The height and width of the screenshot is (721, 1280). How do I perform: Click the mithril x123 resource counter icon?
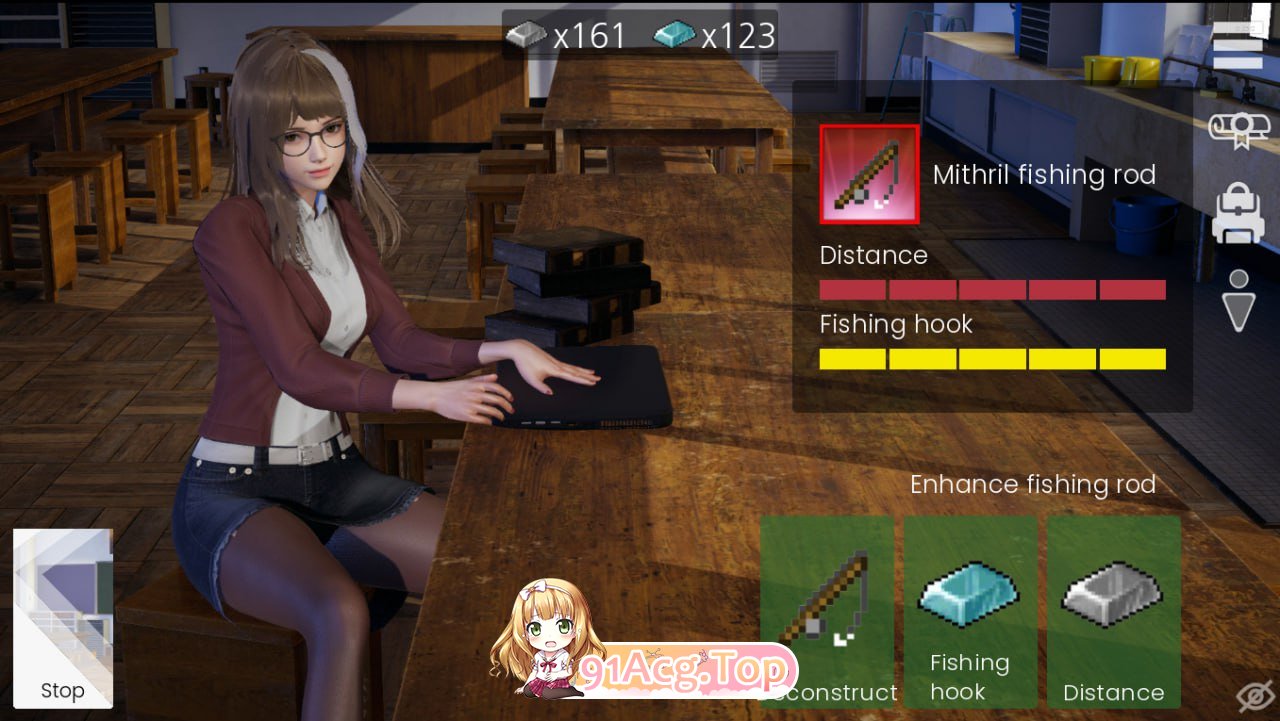(673, 32)
